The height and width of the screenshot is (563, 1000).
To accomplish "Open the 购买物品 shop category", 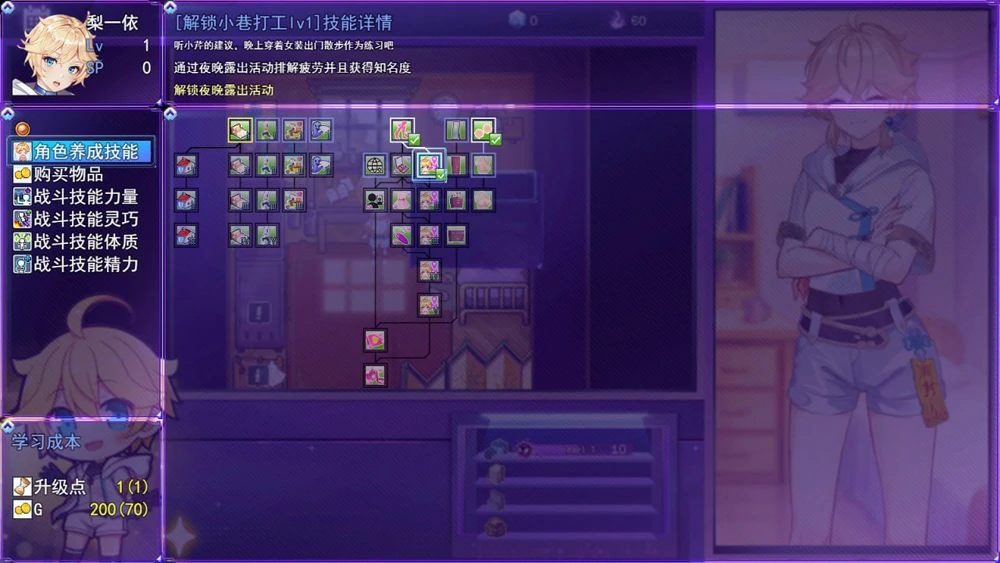I will click(x=68, y=175).
